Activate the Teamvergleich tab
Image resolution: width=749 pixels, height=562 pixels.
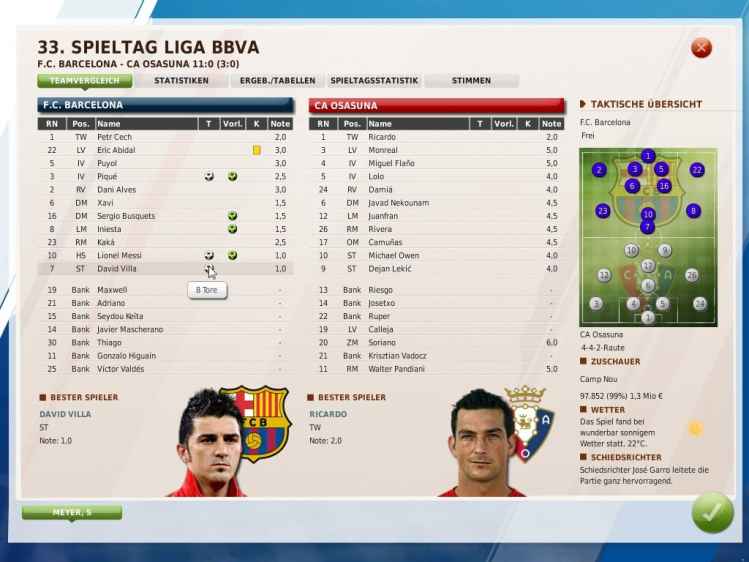[85, 80]
